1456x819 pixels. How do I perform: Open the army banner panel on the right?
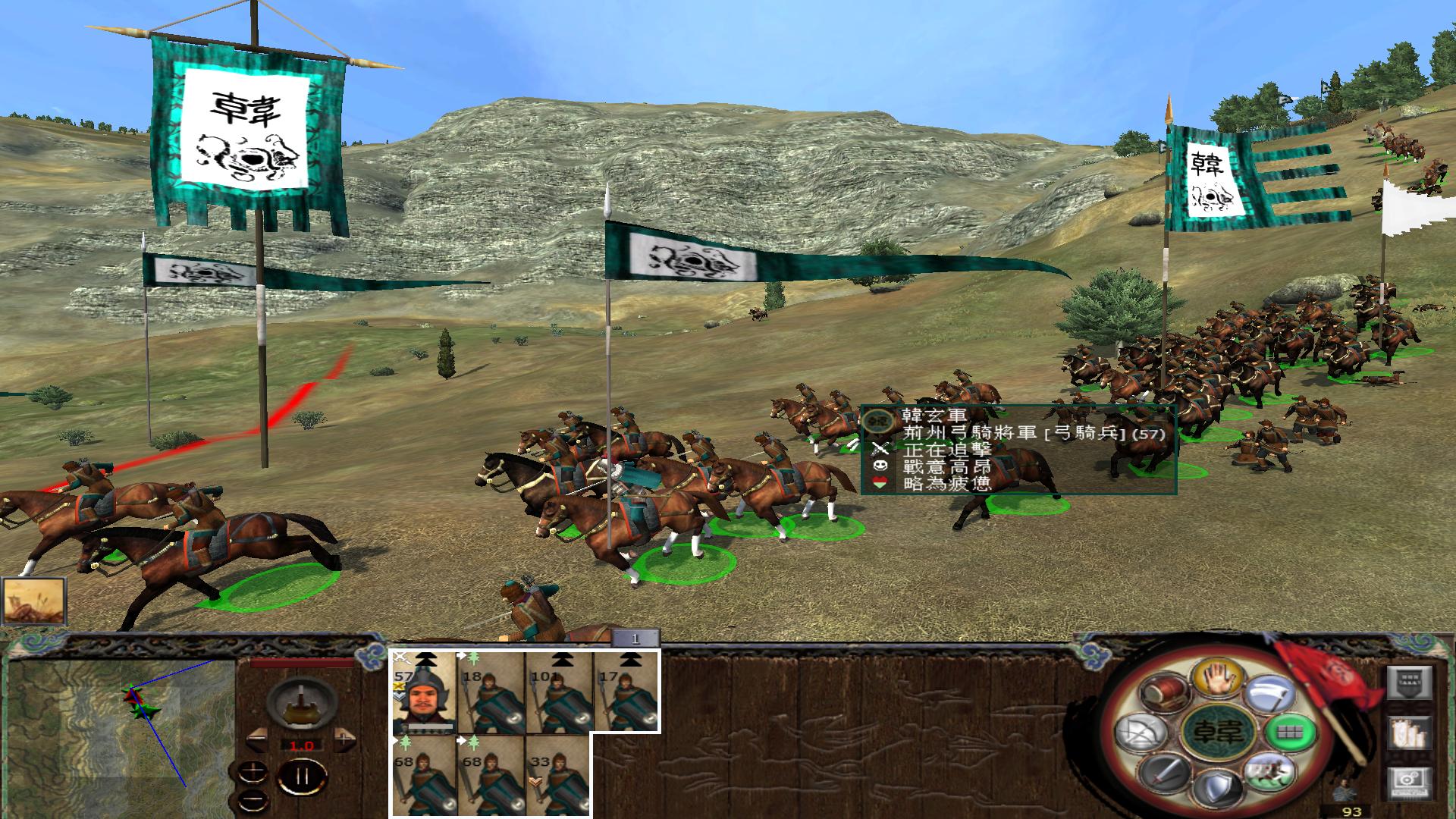click(x=1410, y=681)
